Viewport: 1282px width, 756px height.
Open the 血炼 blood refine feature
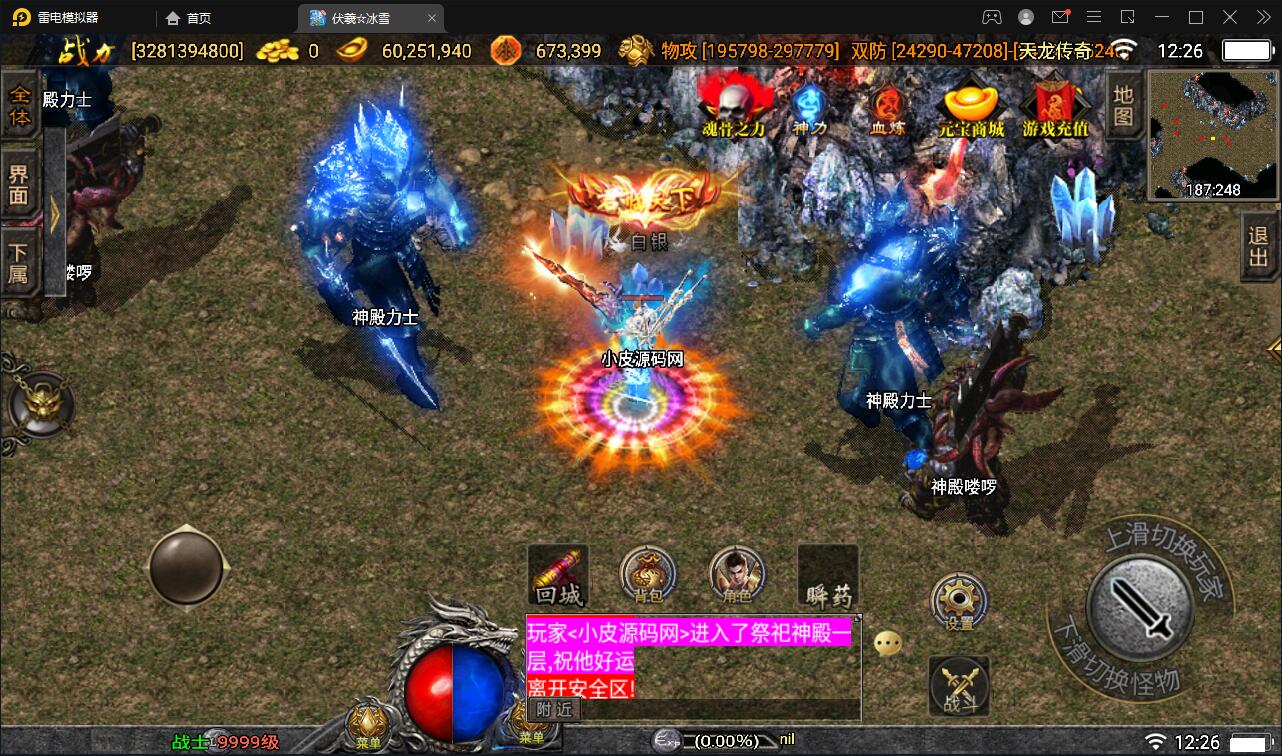coord(890,105)
